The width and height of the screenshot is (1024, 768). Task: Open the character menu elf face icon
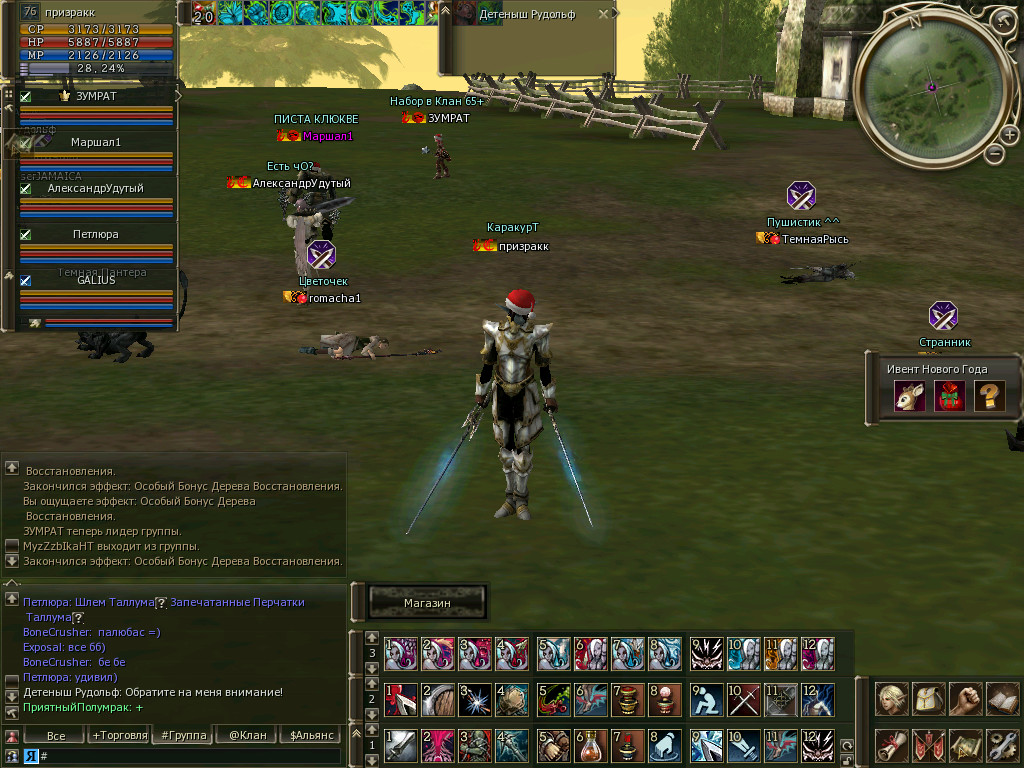pyautogui.click(x=892, y=698)
